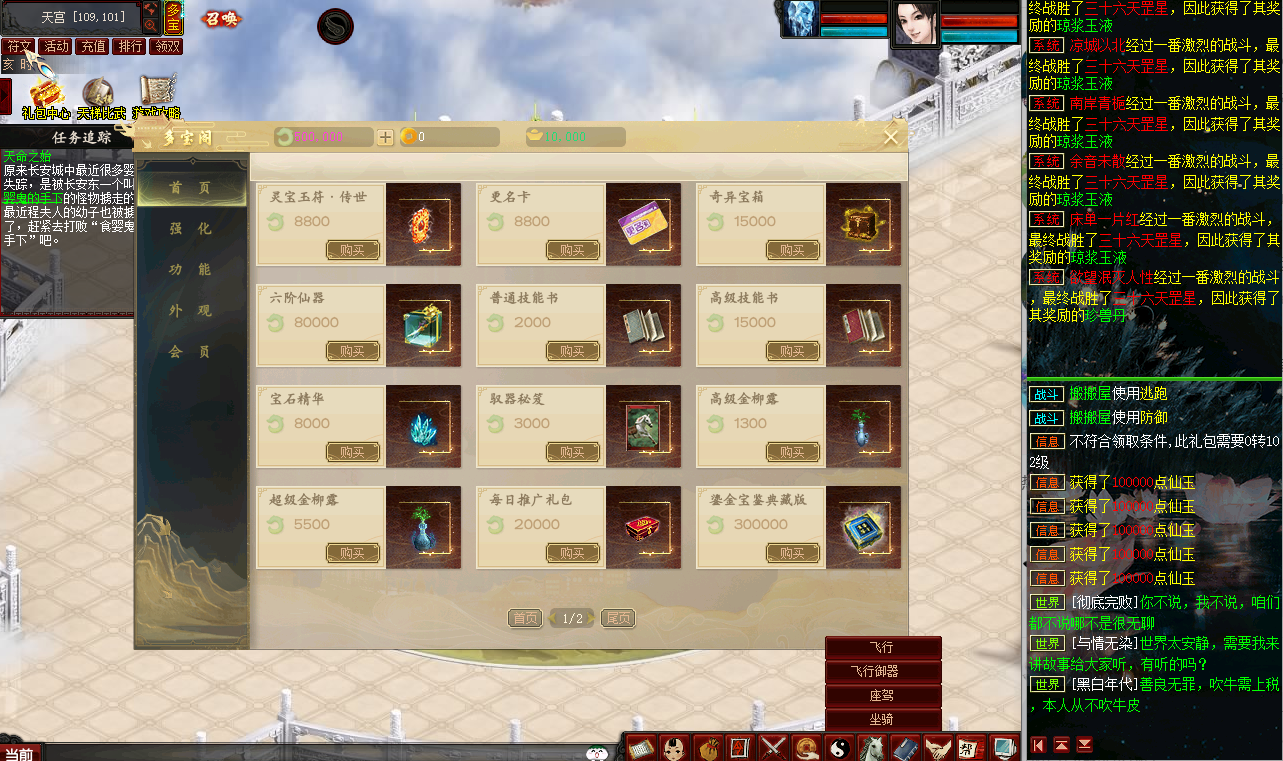The width and height of the screenshot is (1283, 761).
Task: Click the 飞行 flight button
Action: [x=881, y=649]
